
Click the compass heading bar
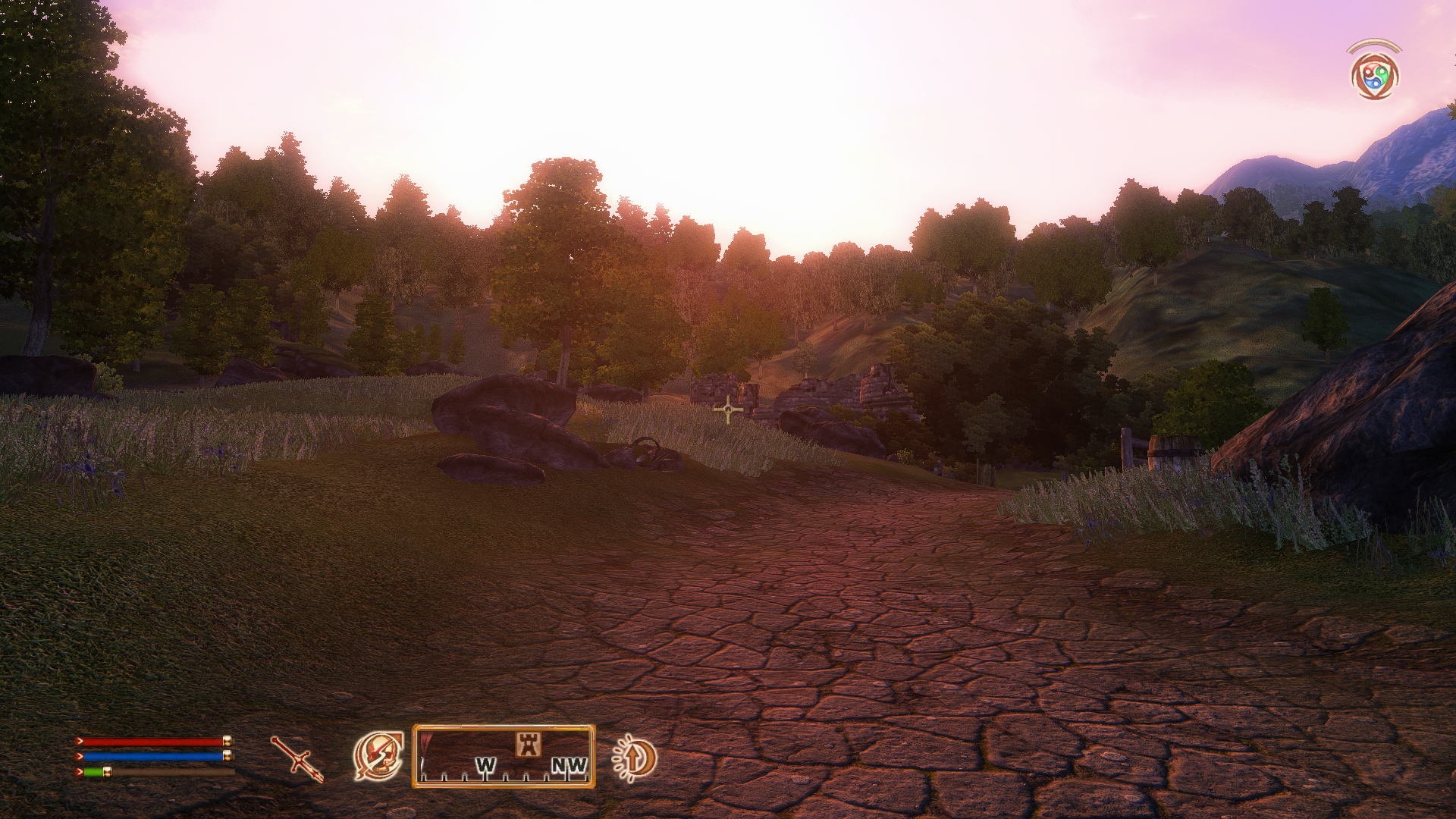point(504,757)
